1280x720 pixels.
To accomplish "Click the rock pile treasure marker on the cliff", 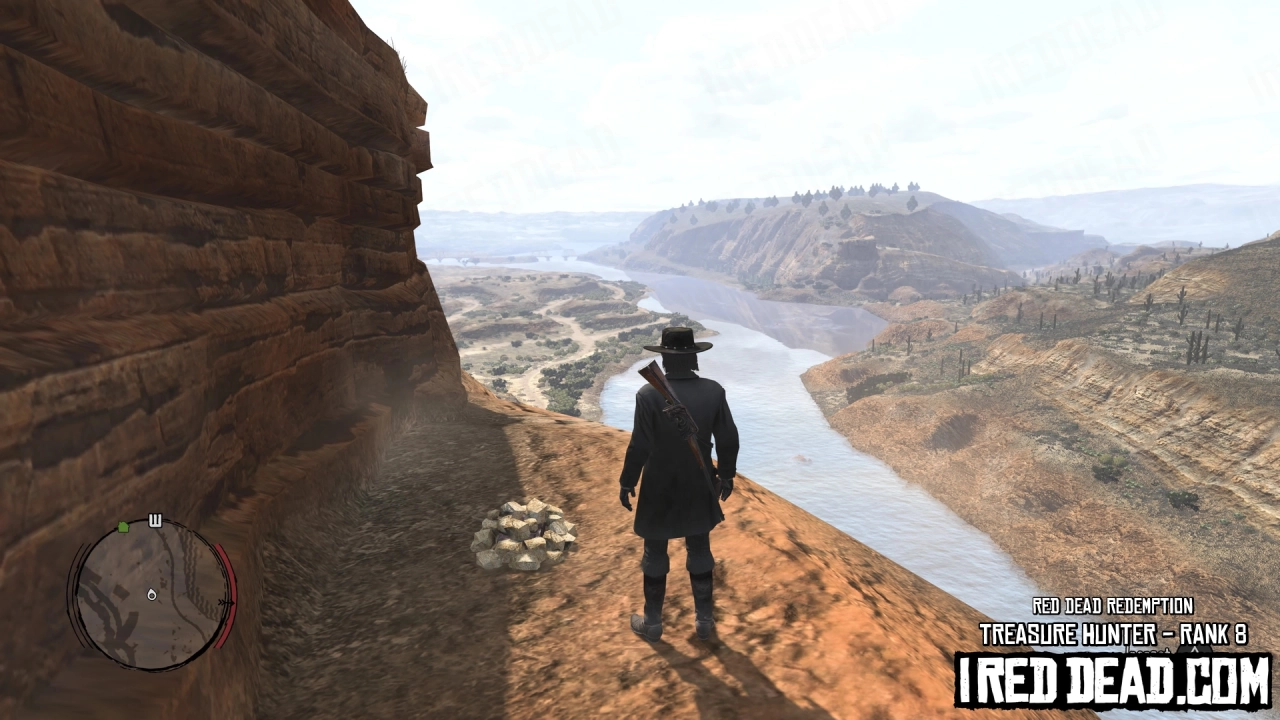I will [x=523, y=534].
